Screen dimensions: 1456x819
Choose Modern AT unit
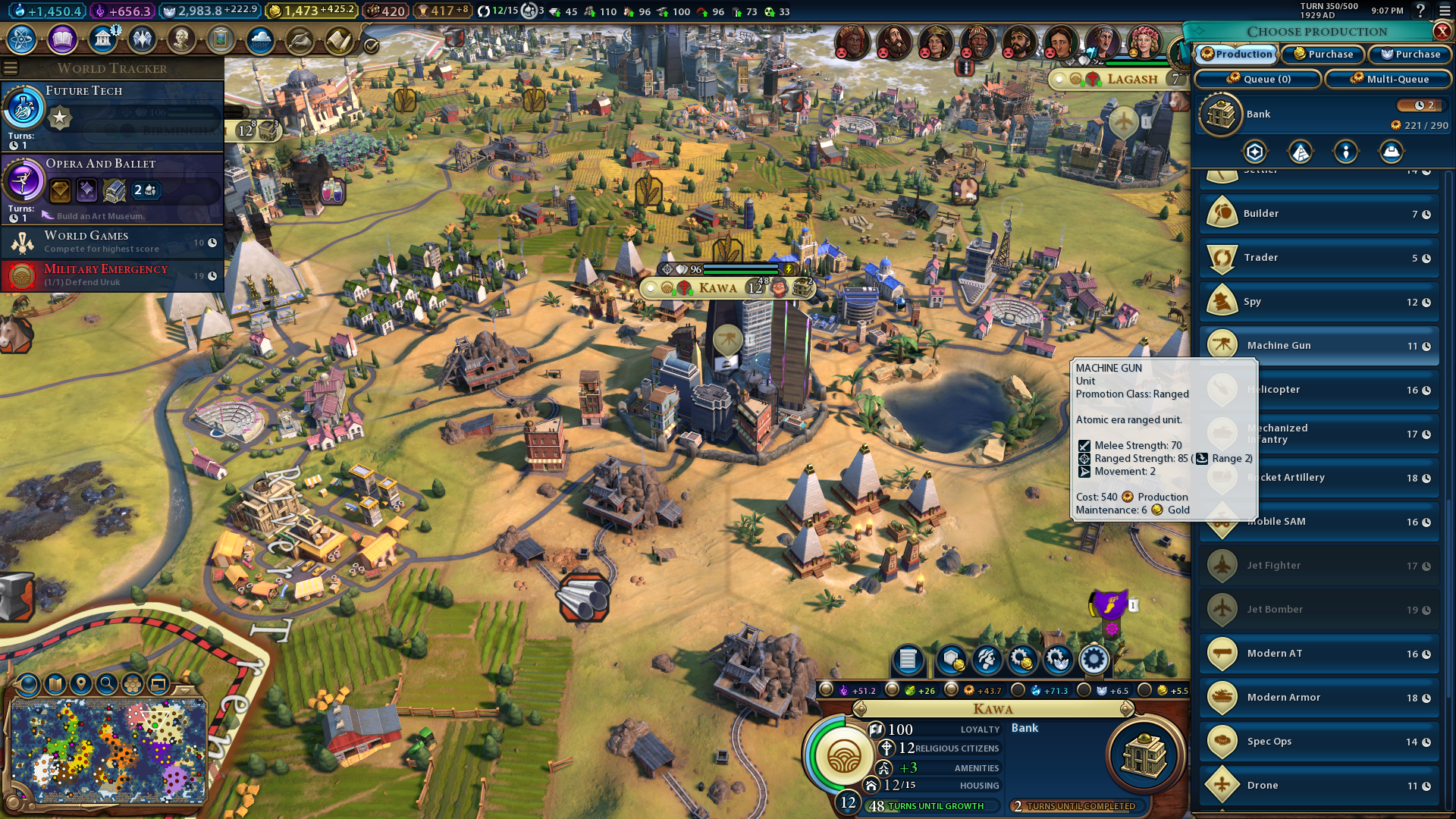pyautogui.click(x=1319, y=654)
